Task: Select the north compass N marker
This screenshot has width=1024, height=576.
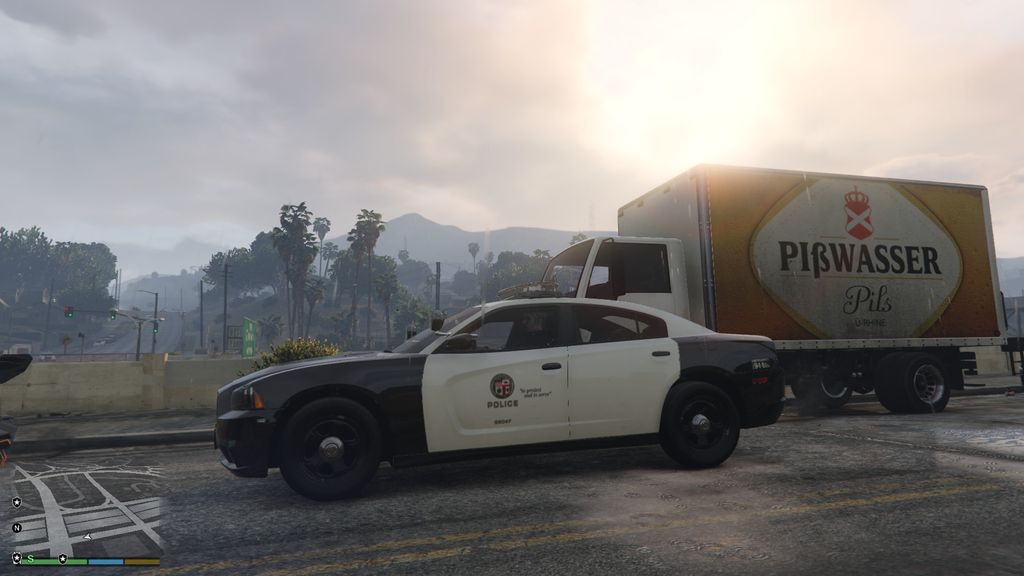Action: tap(17, 527)
